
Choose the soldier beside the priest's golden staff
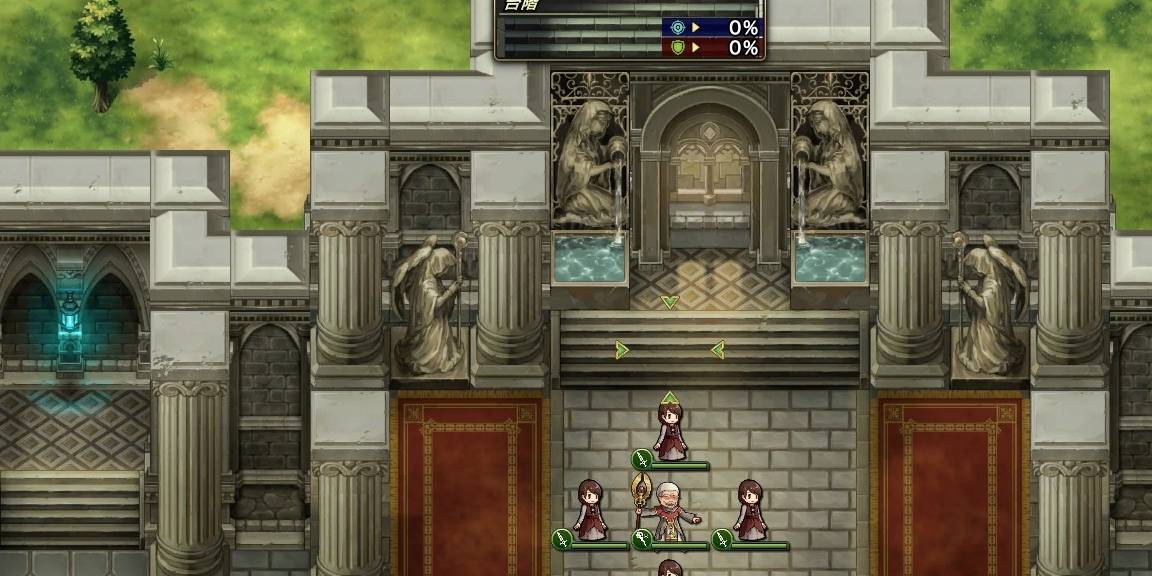point(590,509)
